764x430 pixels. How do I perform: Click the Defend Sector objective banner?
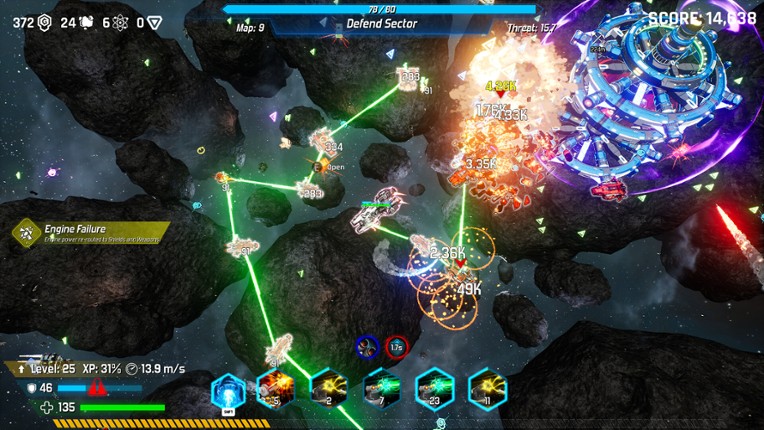pos(382,24)
